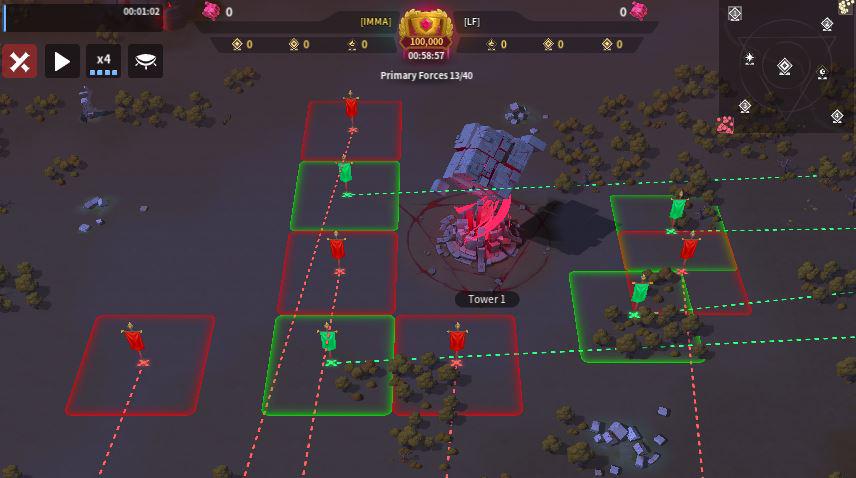Toggle the eye-shaped view button

(x=146, y=61)
